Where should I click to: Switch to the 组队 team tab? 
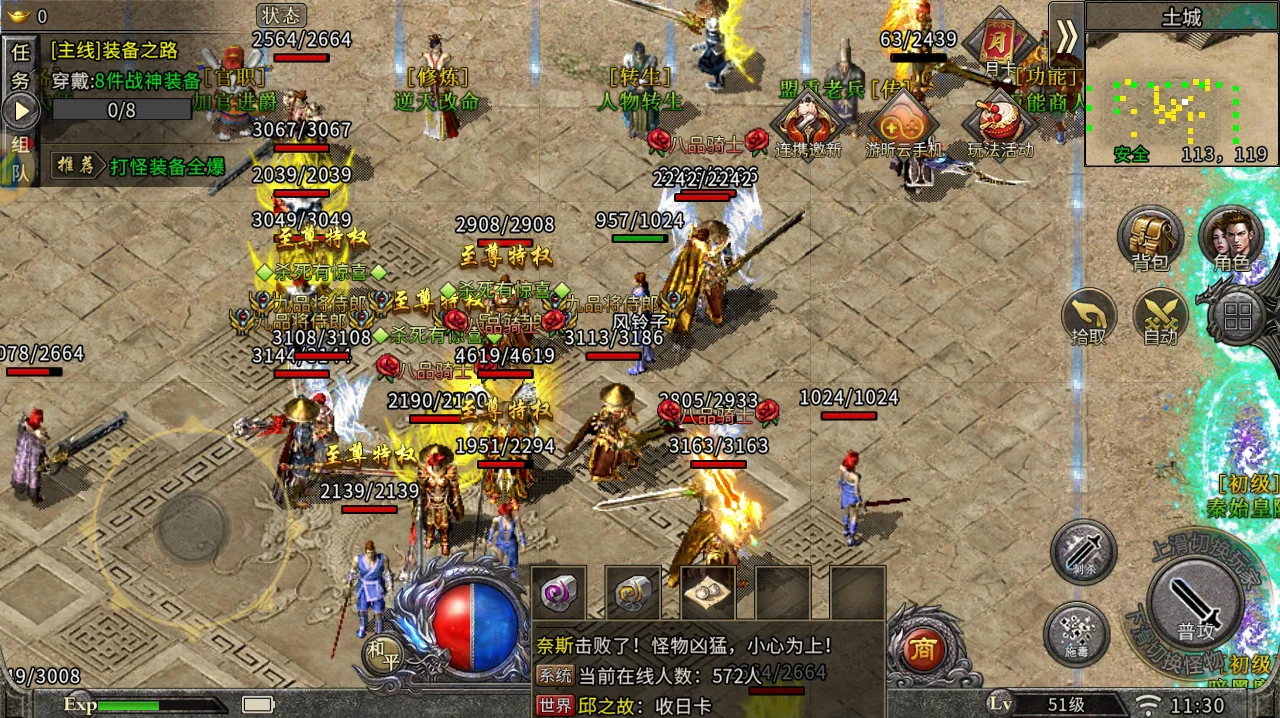click(x=19, y=158)
